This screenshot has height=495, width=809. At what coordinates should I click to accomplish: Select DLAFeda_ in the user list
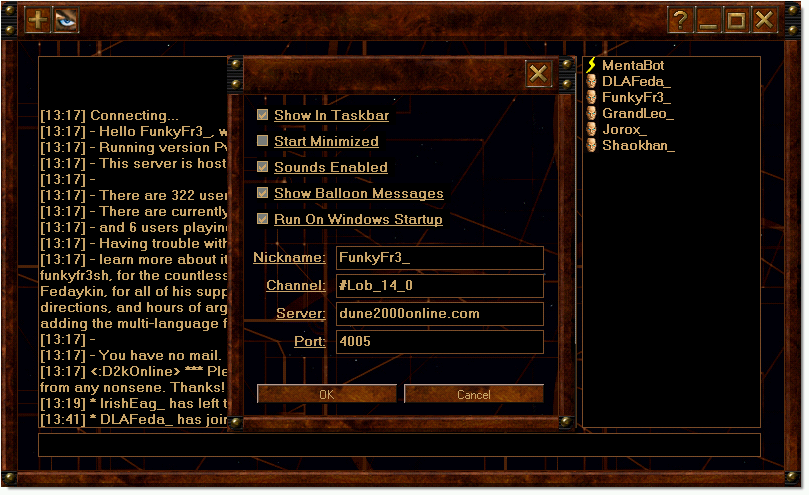pyautogui.click(x=636, y=81)
